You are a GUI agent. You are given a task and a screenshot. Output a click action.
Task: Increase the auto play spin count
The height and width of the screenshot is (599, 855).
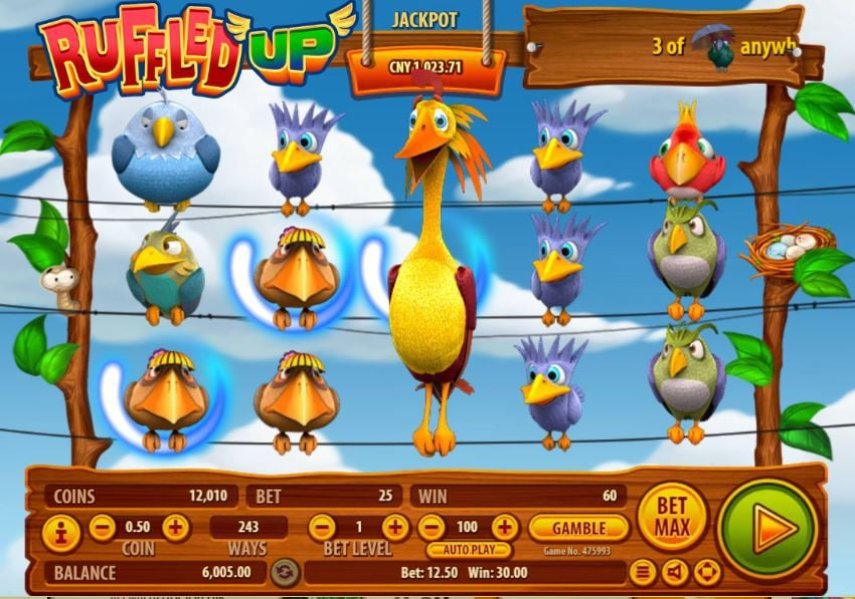tap(505, 527)
